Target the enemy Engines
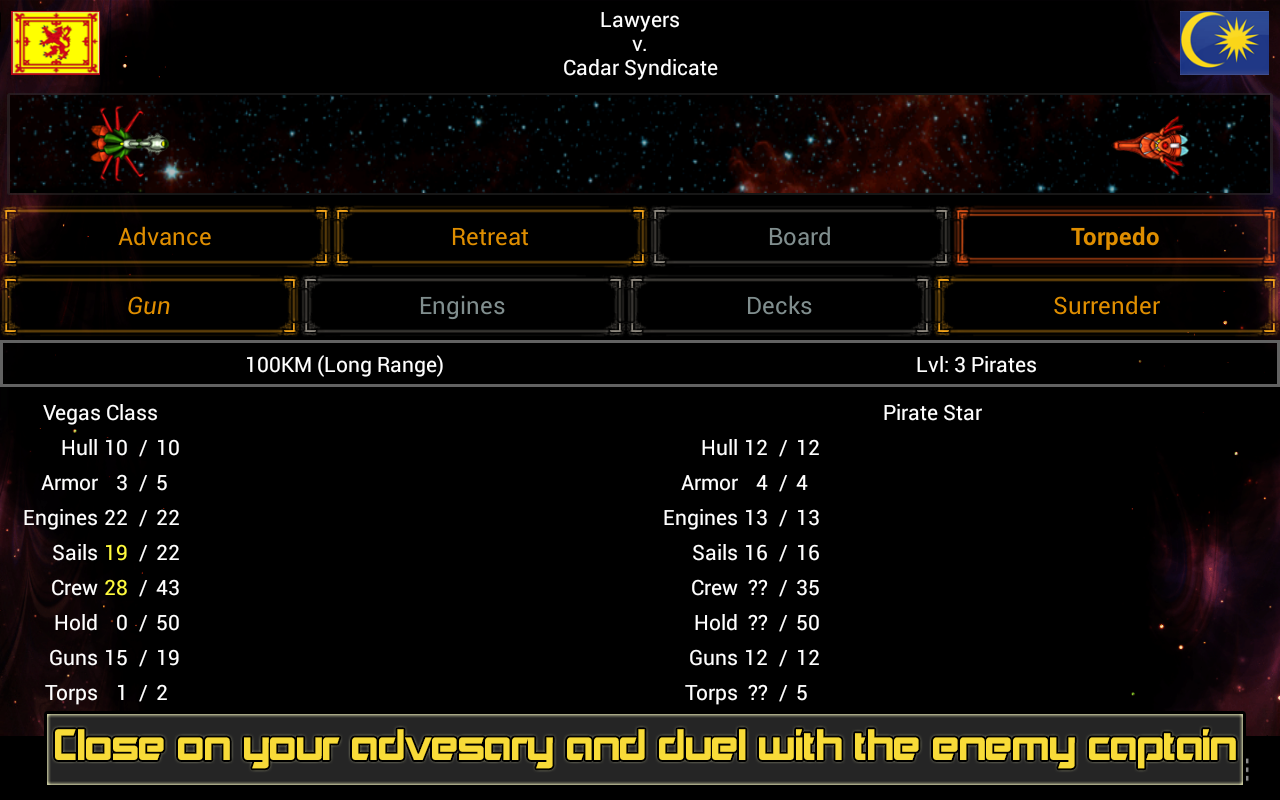Image resolution: width=1280 pixels, height=800 pixels. 463,305
